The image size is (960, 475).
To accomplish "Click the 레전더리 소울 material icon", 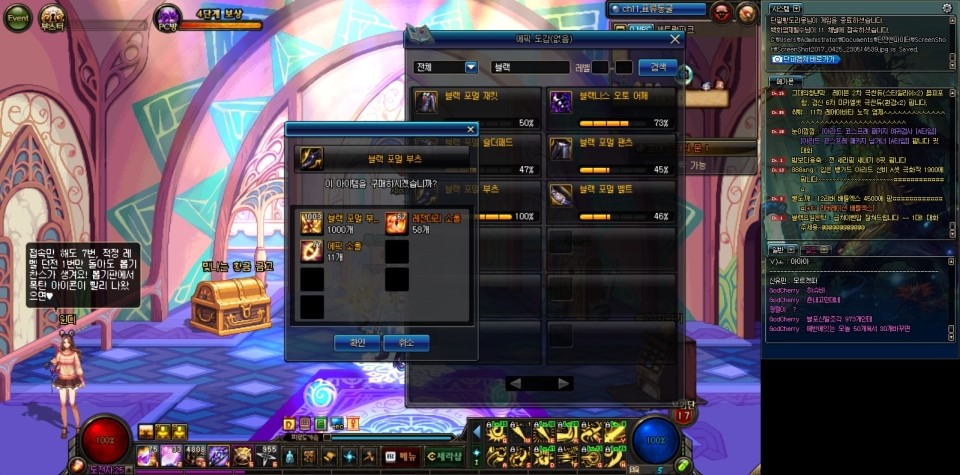I will click(x=397, y=223).
